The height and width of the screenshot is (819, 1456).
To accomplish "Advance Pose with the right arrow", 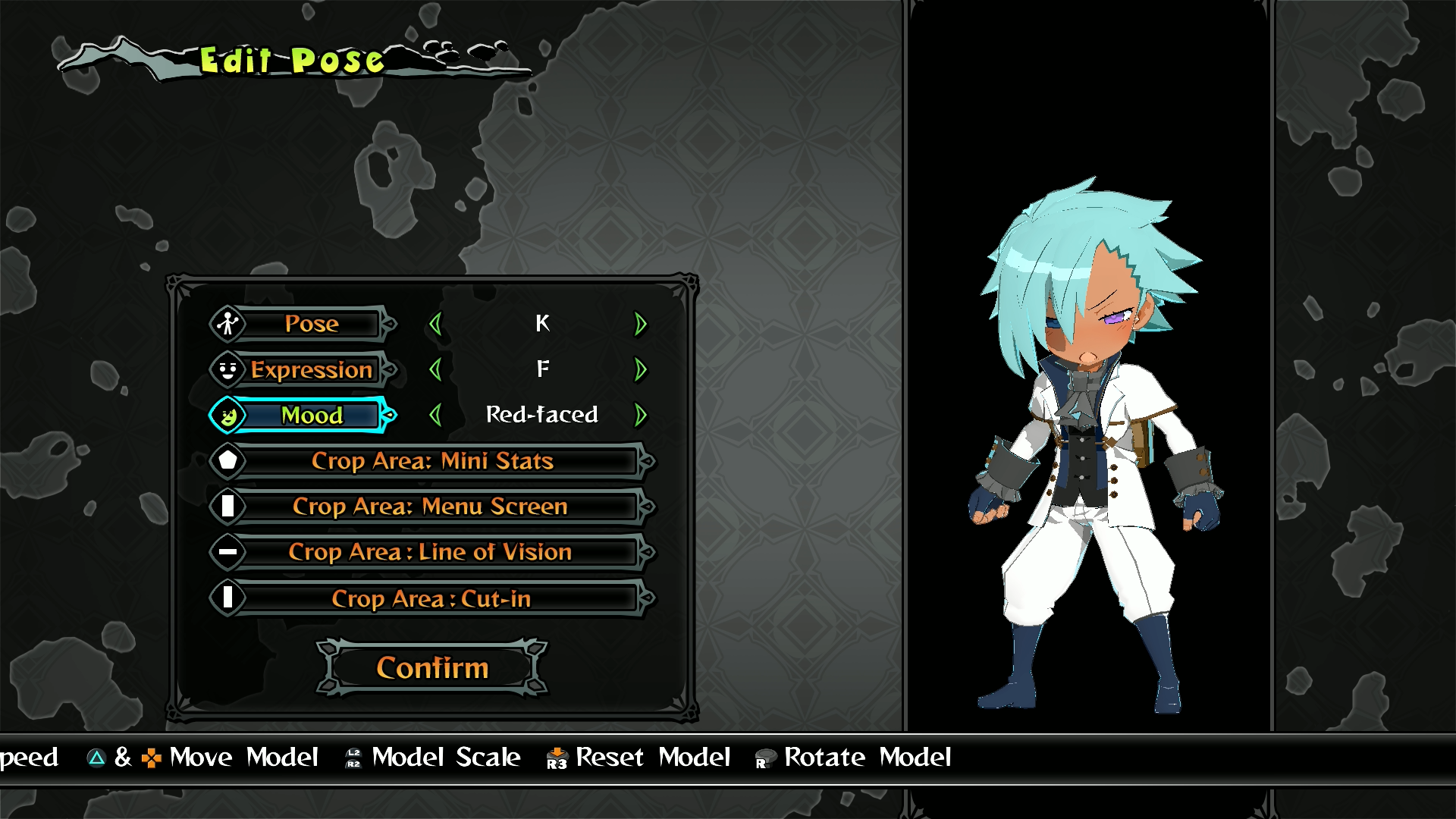I will (x=641, y=325).
